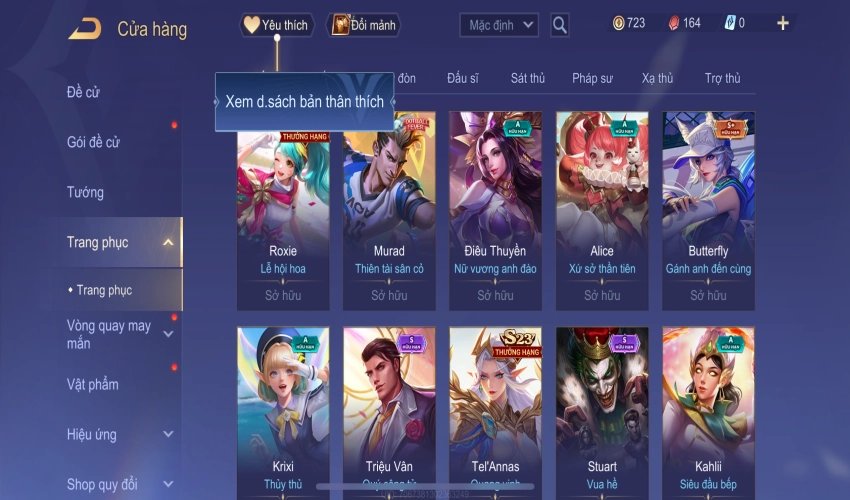
Task: Go to the Tướng heroes section
Action: (x=85, y=192)
